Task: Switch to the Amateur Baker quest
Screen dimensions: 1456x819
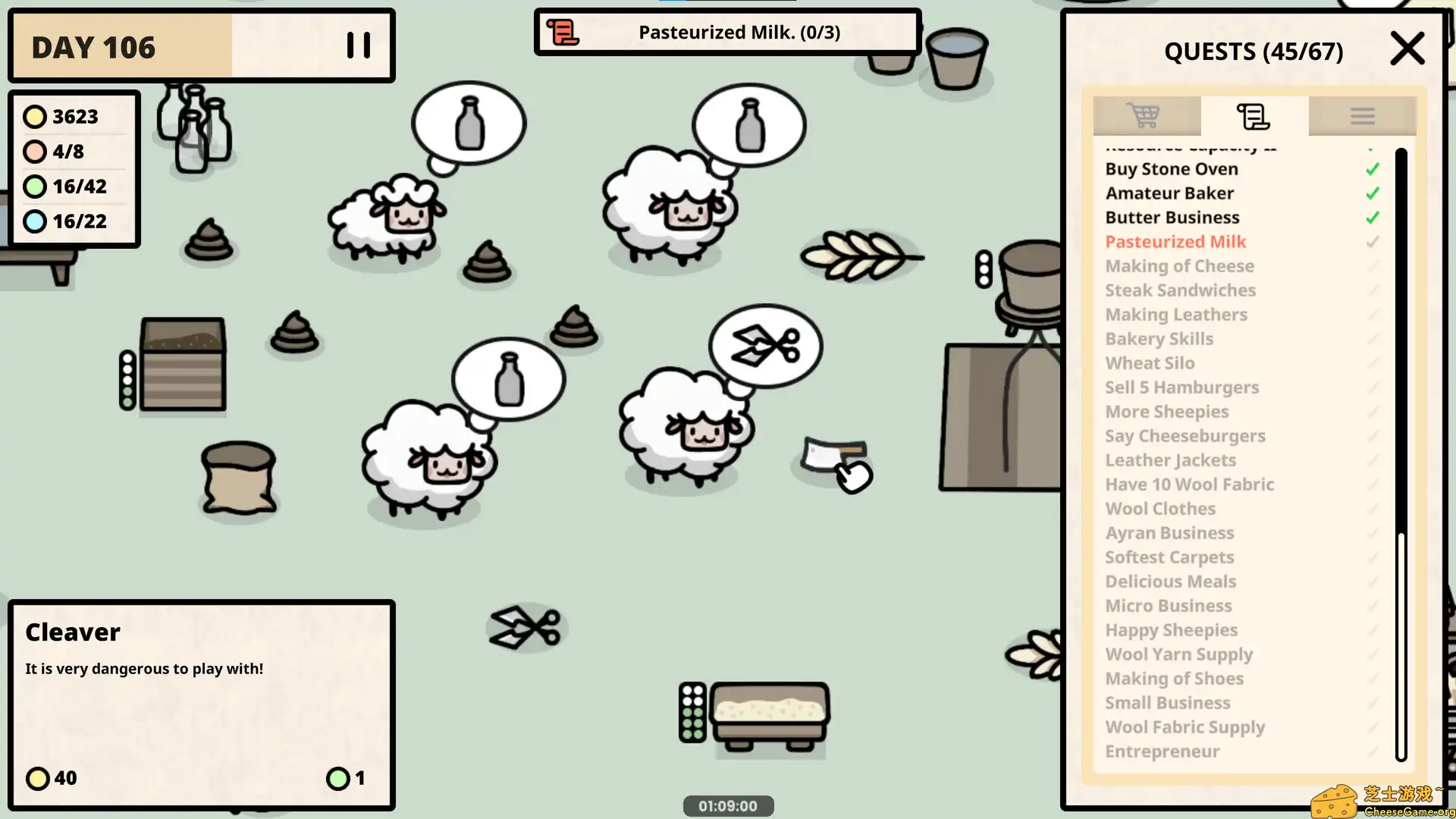Action: pyautogui.click(x=1169, y=193)
